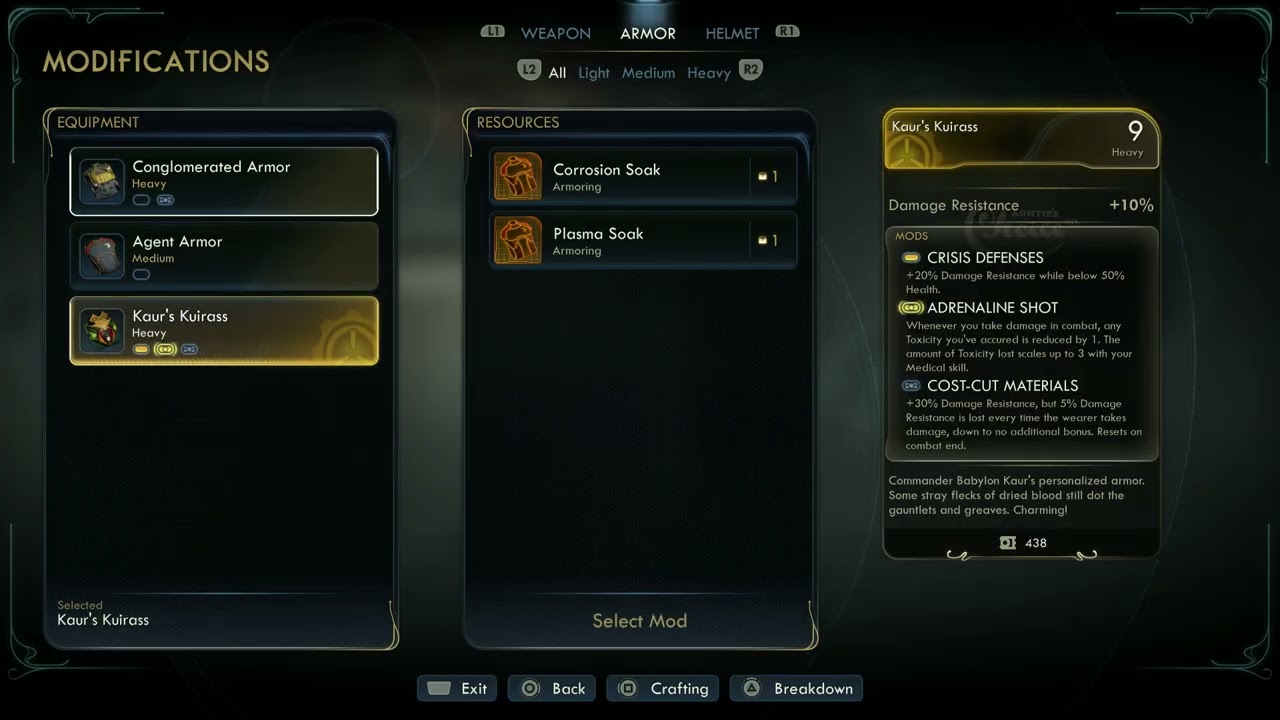Filter armor by Heavy

click(708, 73)
